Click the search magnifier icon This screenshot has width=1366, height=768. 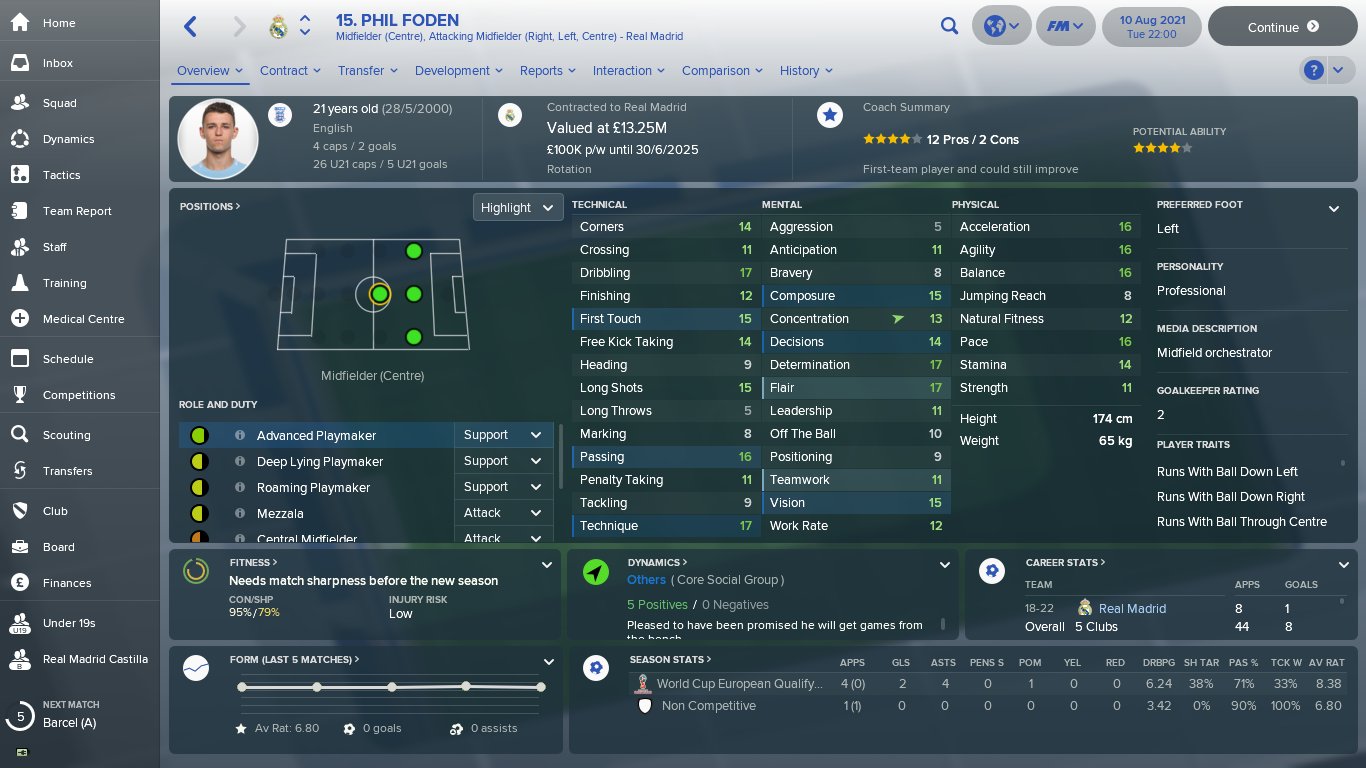pyautogui.click(x=949, y=27)
